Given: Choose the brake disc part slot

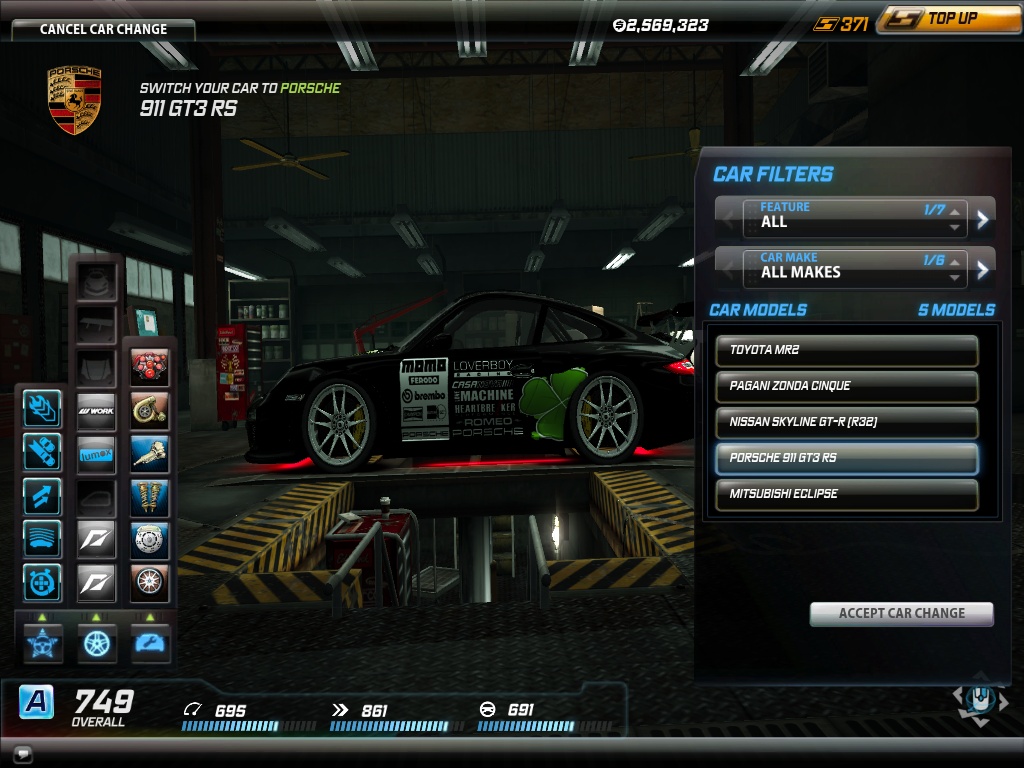Looking at the screenshot, I should coord(150,539).
